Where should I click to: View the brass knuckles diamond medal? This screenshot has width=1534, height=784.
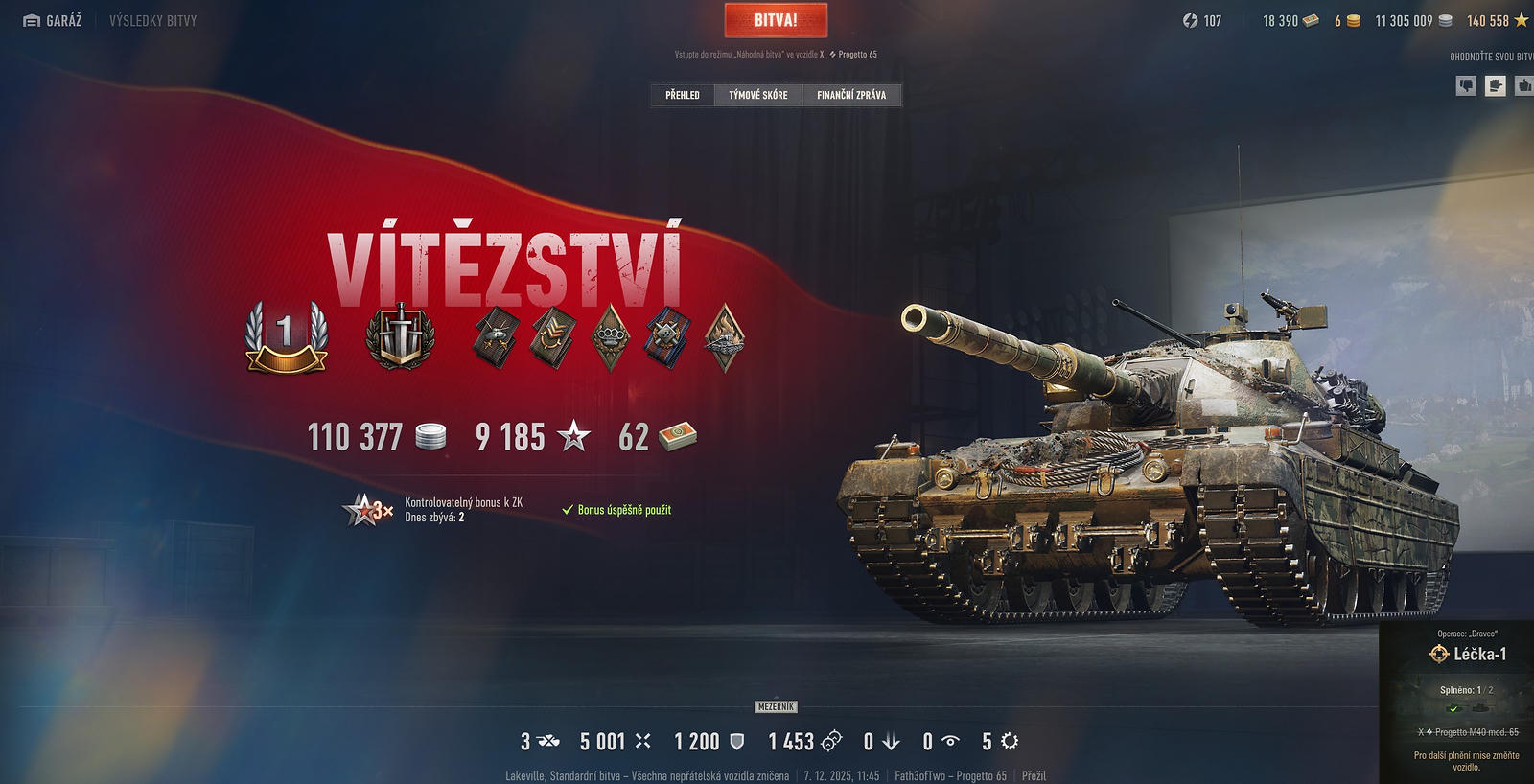(610, 336)
